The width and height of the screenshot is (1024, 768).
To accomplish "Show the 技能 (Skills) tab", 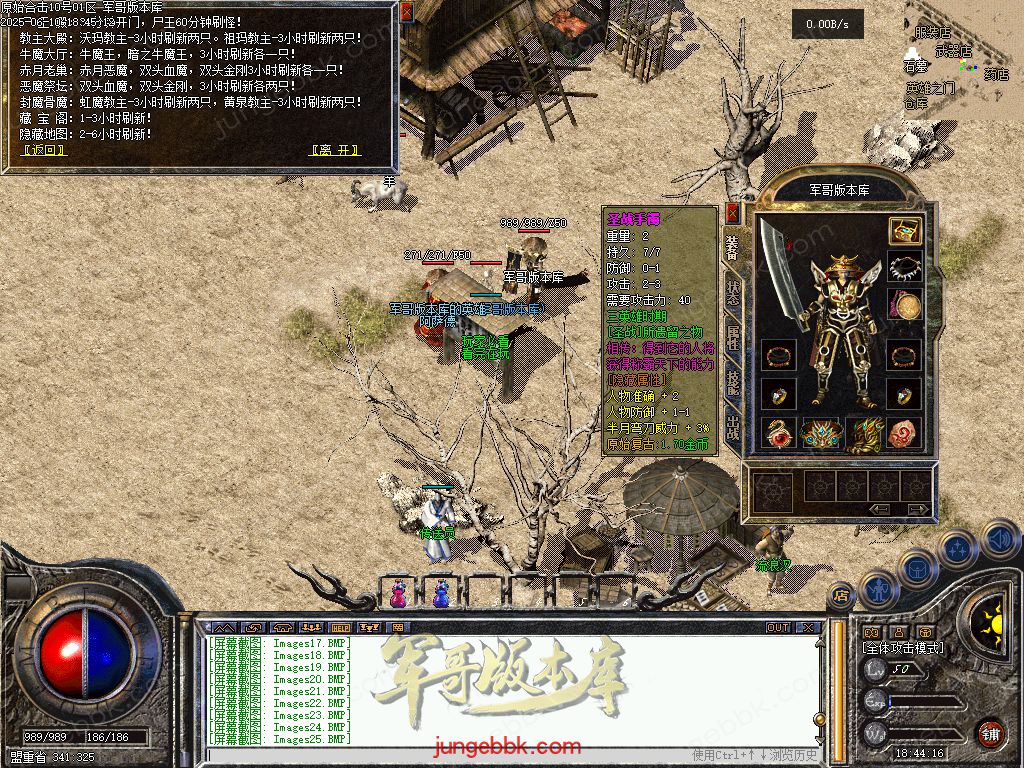I will point(732,384).
